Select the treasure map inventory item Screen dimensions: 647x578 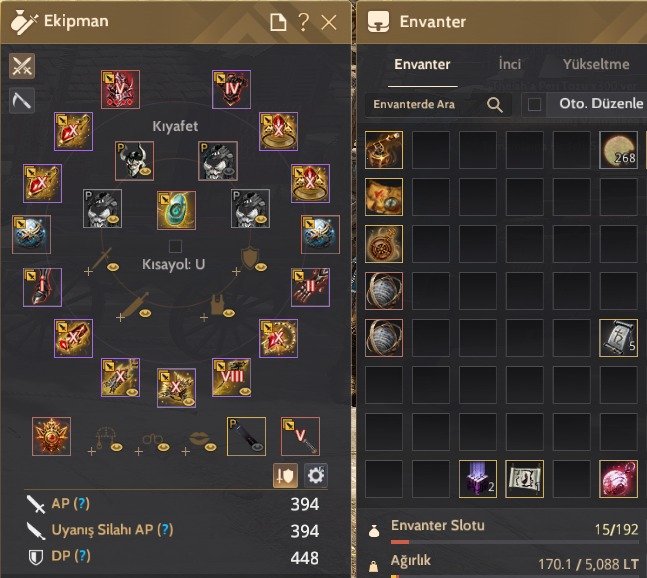[x=383, y=197]
